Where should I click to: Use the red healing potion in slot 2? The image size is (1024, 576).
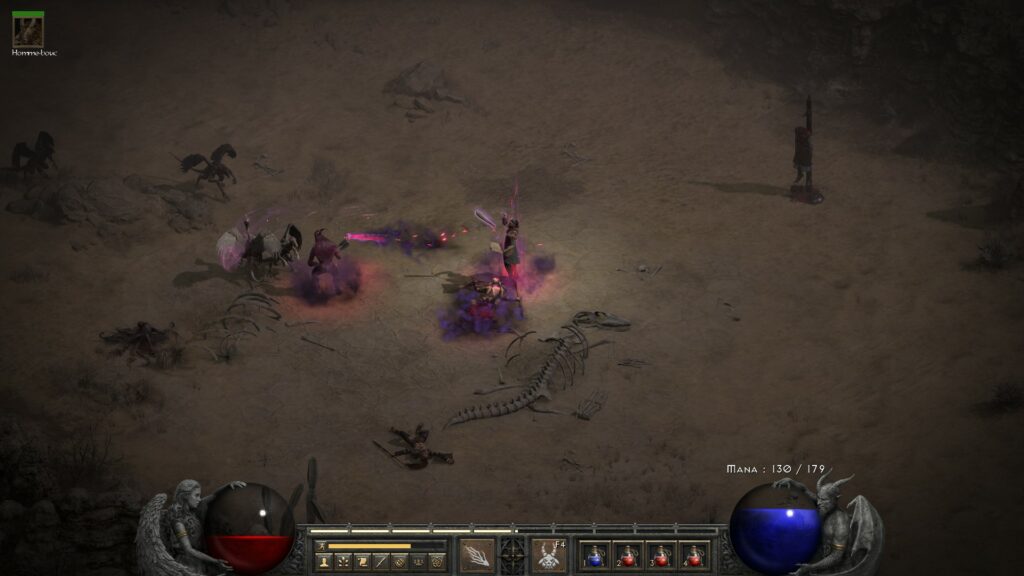629,555
